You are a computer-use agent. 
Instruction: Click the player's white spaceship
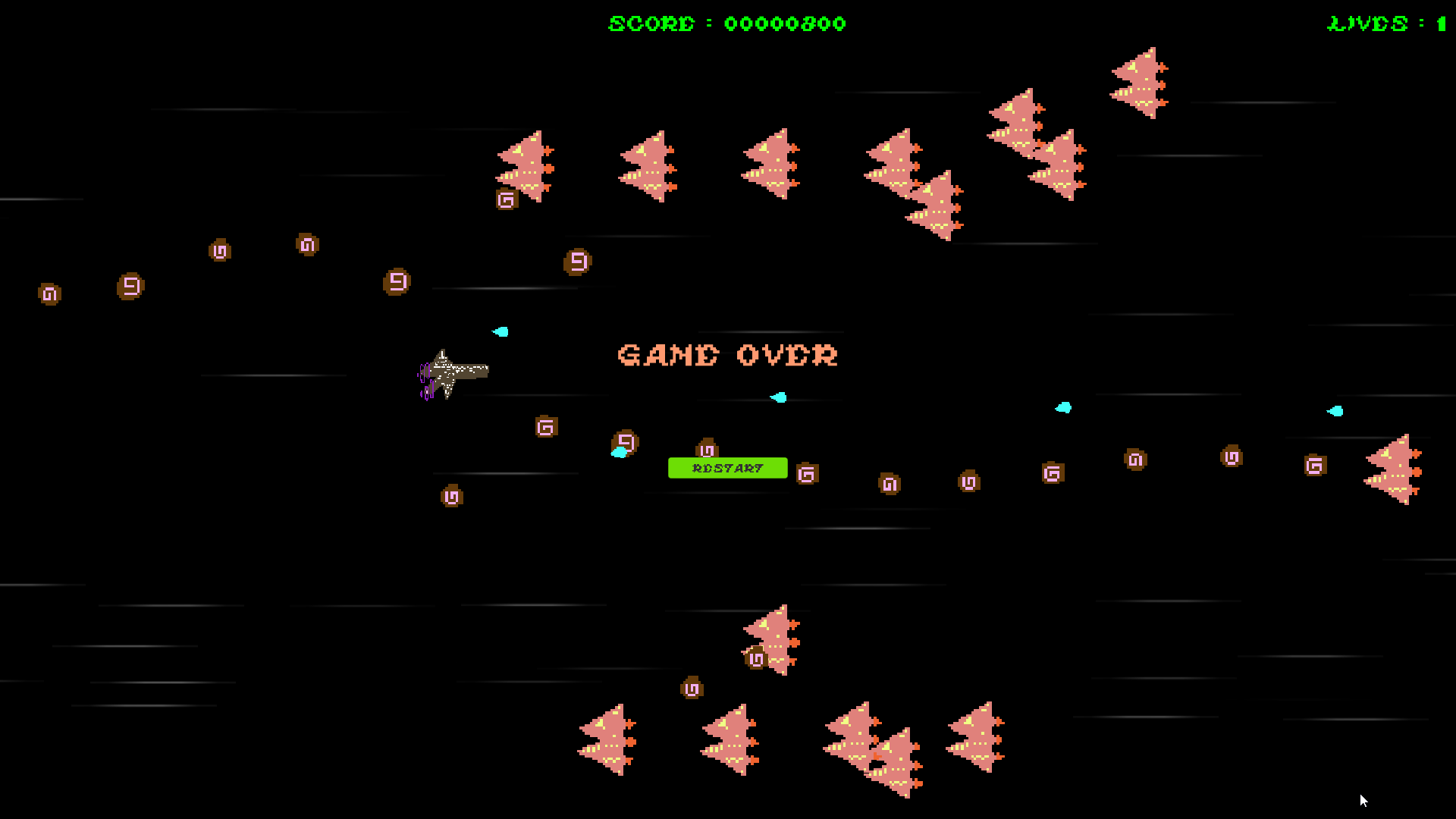pyautogui.click(x=451, y=372)
